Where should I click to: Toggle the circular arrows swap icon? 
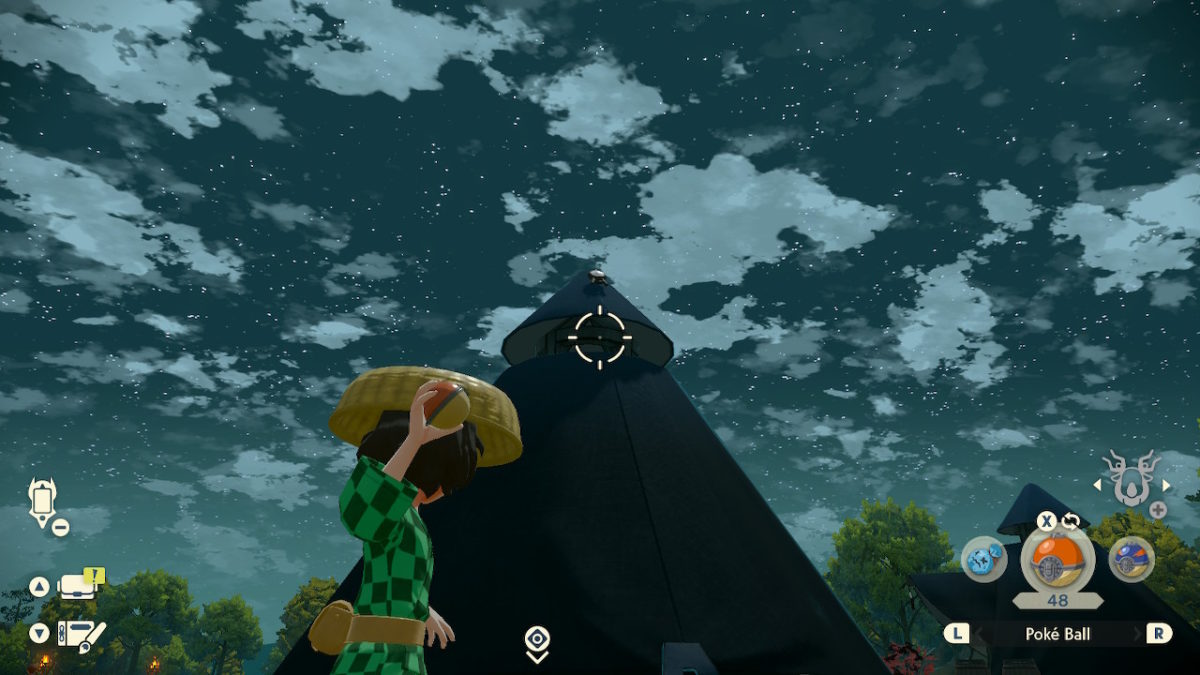(1071, 521)
